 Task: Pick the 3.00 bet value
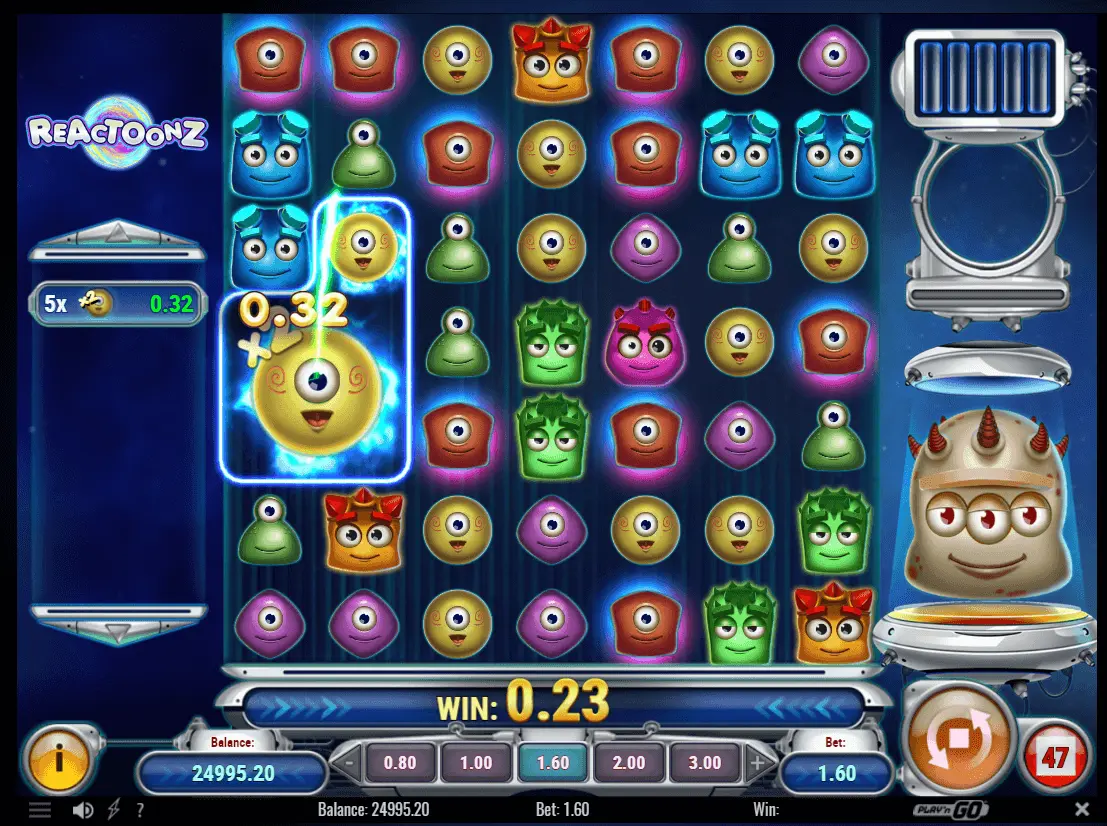pyautogui.click(x=705, y=762)
